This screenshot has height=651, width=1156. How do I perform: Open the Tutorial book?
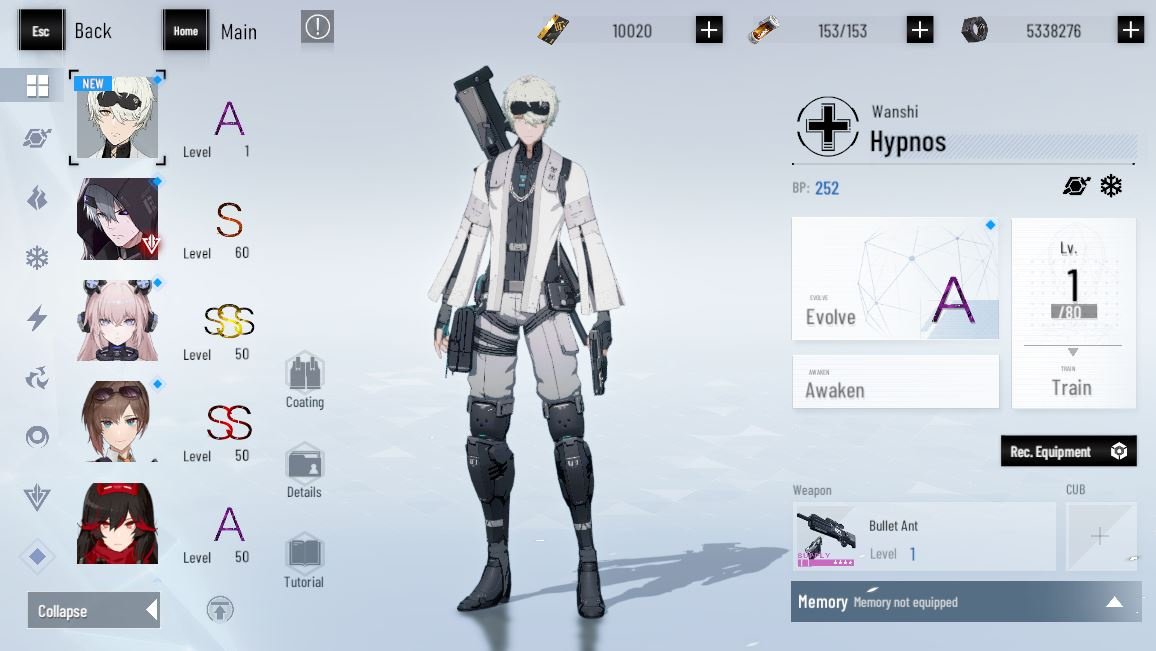304,561
